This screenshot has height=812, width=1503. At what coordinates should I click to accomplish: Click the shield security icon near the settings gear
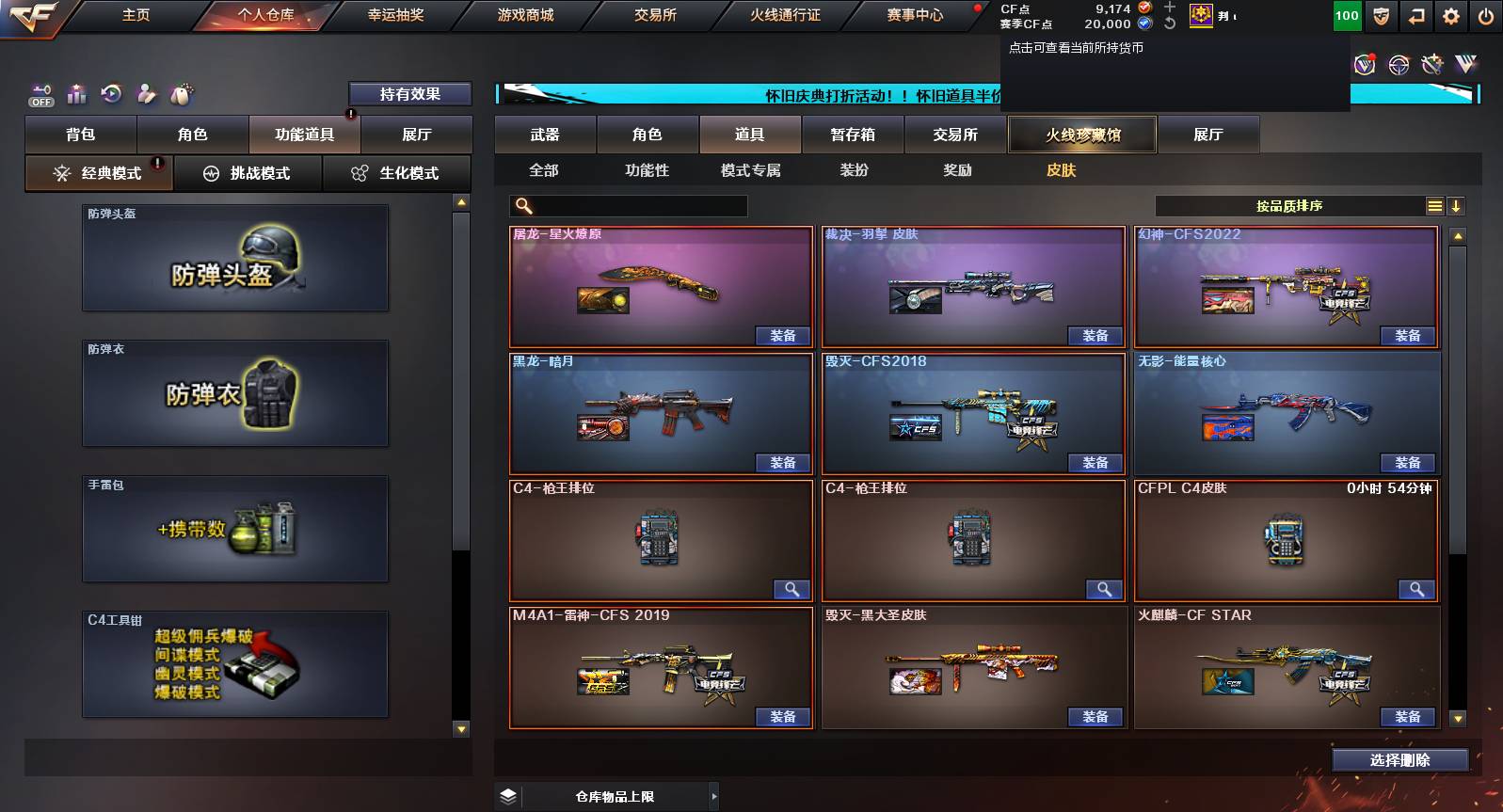coord(1381,16)
